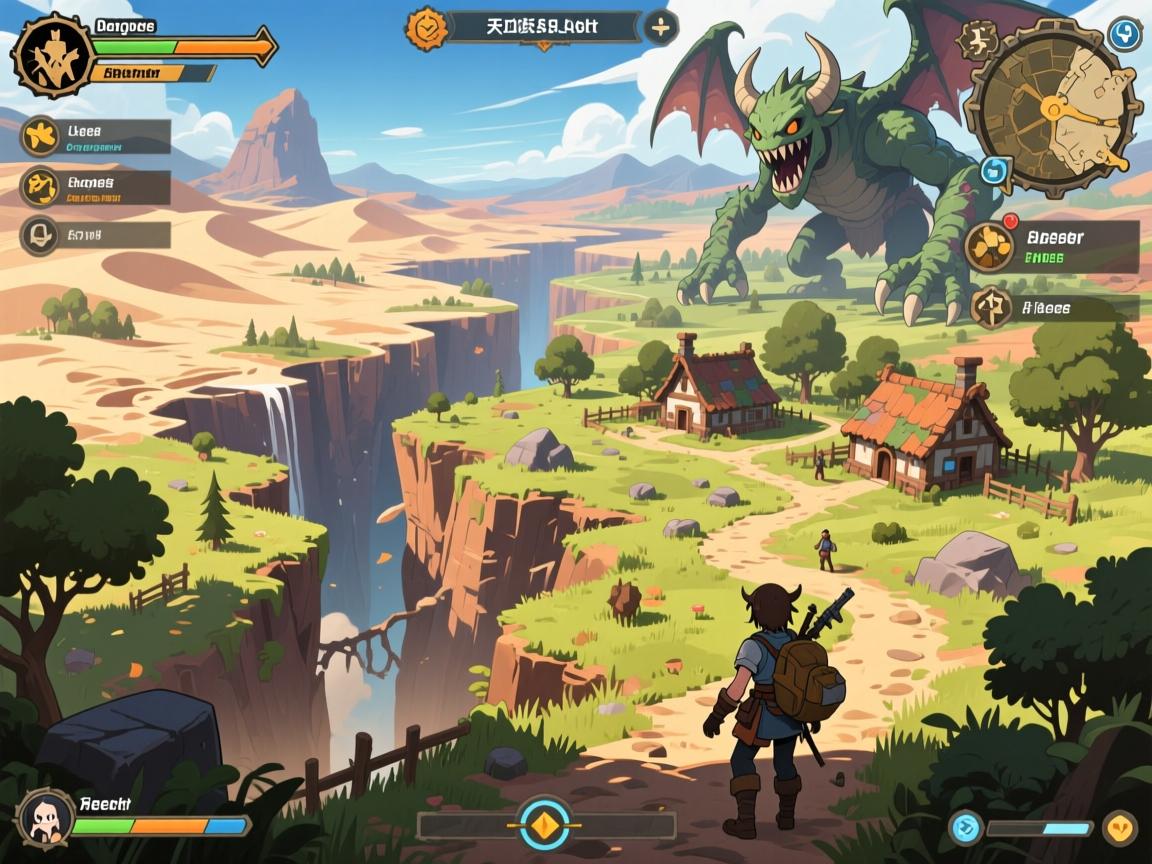The image size is (1152, 864).
Task: Open the entry with the red notification dot
Action: pyautogui.click(x=990, y=247)
